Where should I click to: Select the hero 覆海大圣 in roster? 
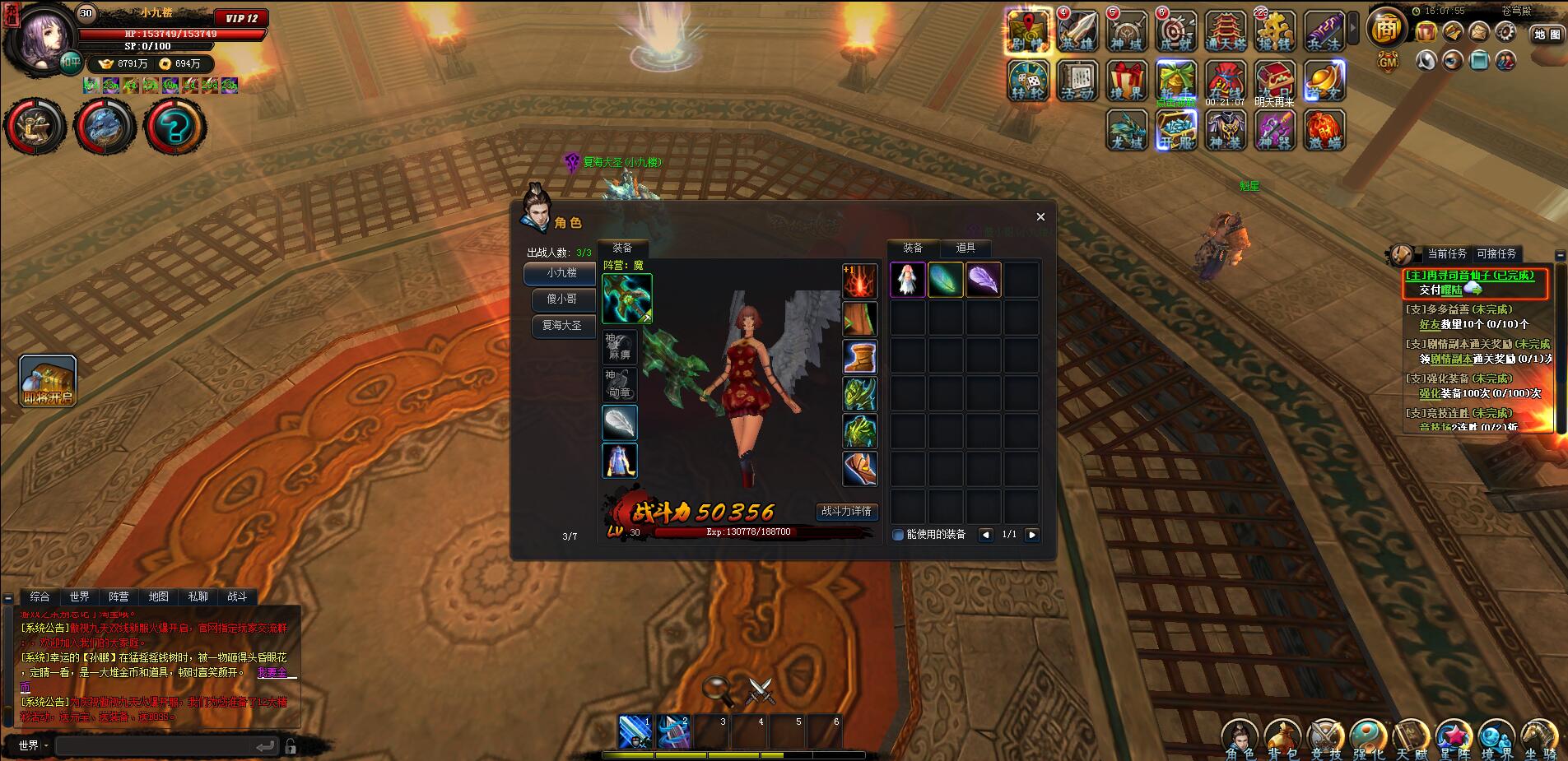pos(561,325)
